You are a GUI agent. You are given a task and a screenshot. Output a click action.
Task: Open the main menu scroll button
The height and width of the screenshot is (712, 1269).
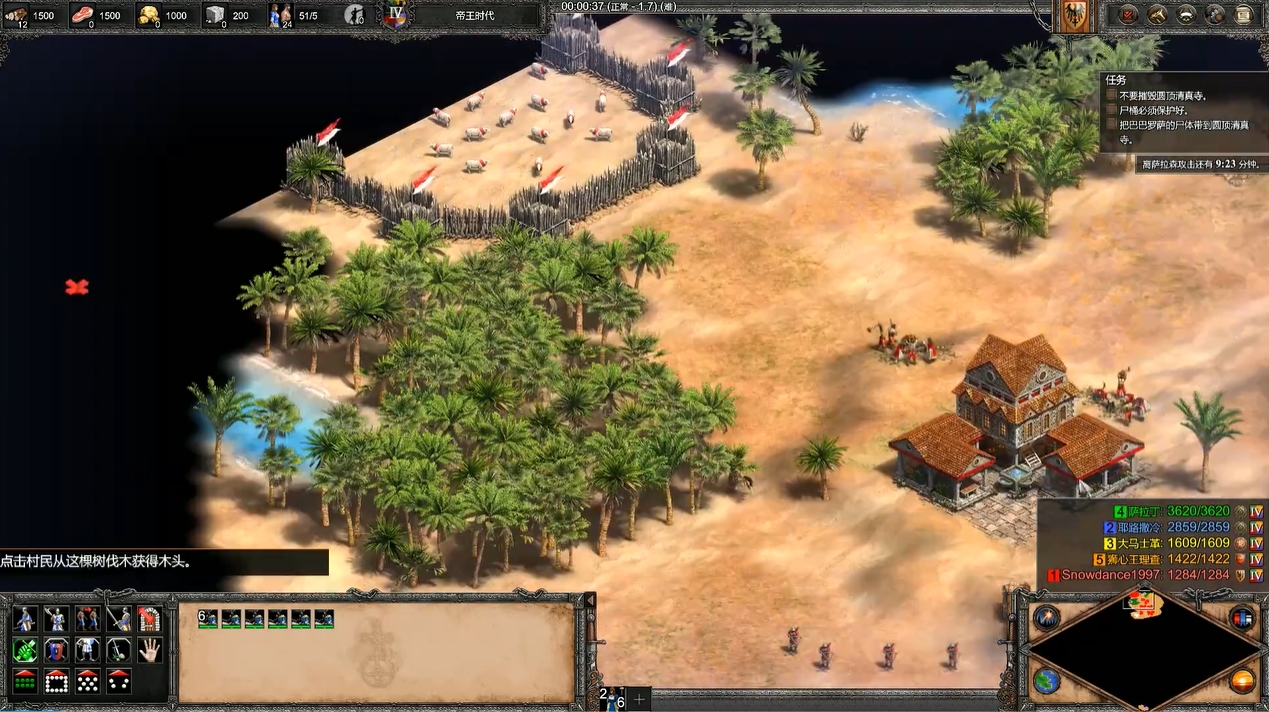[1244, 15]
